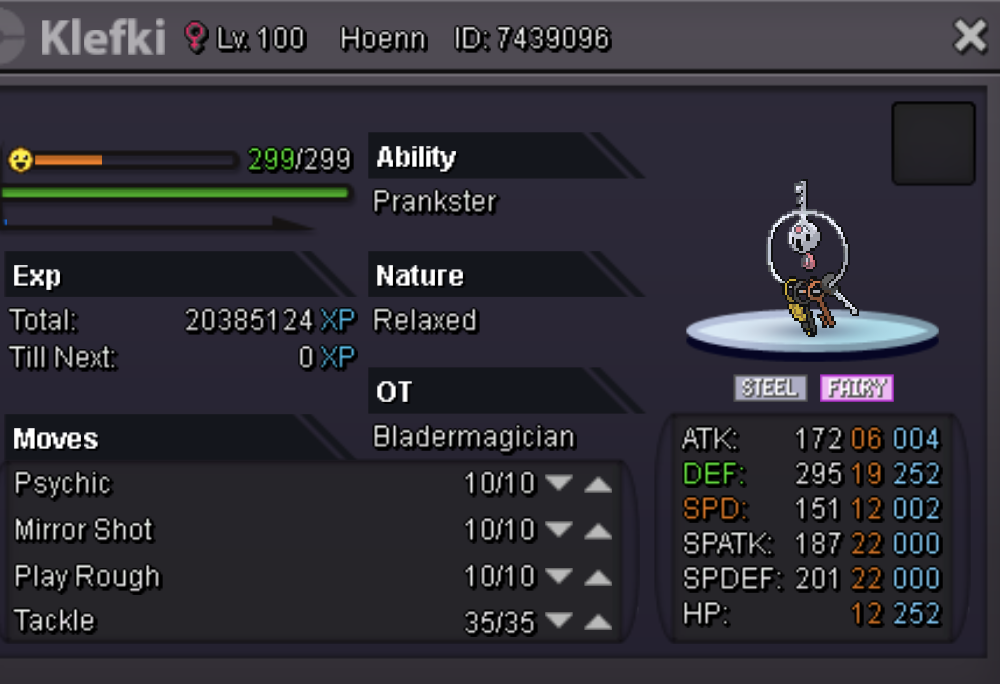1000x684 pixels.
Task: Click the Relaxed nature text
Action: (425, 321)
